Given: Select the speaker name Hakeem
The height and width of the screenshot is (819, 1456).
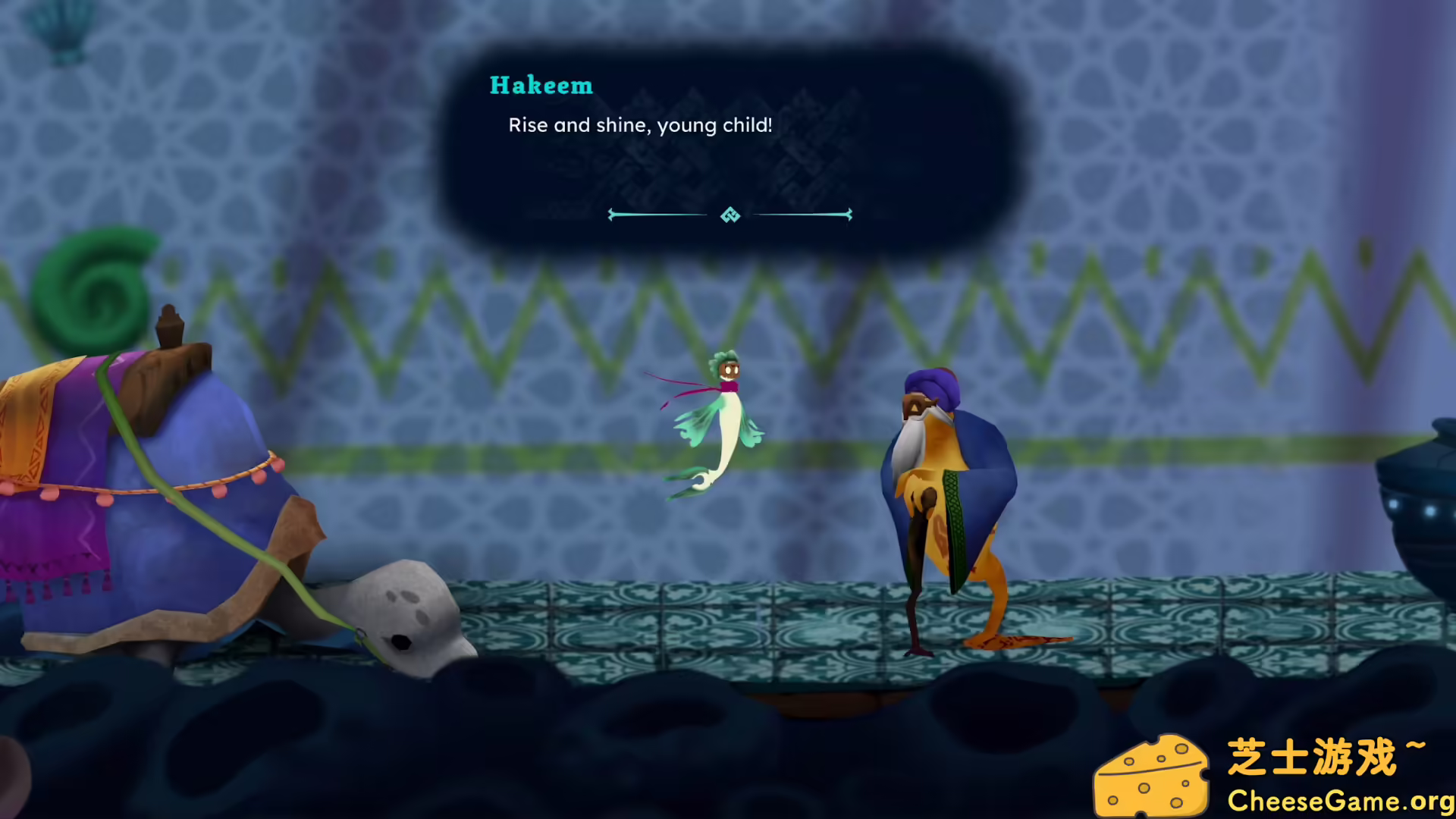Looking at the screenshot, I should 541,85.
